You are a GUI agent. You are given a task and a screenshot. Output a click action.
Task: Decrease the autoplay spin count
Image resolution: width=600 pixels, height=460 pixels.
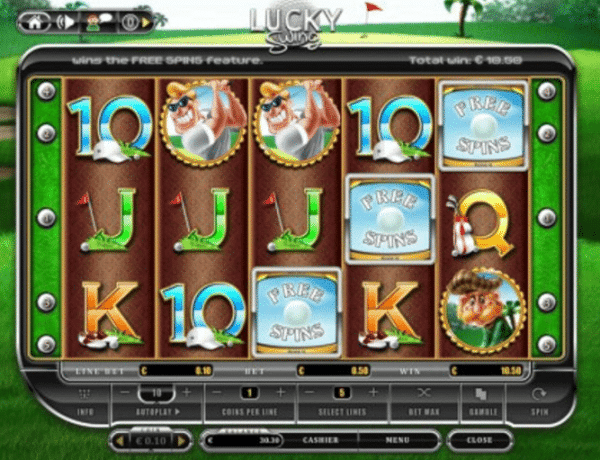point(124,393)
